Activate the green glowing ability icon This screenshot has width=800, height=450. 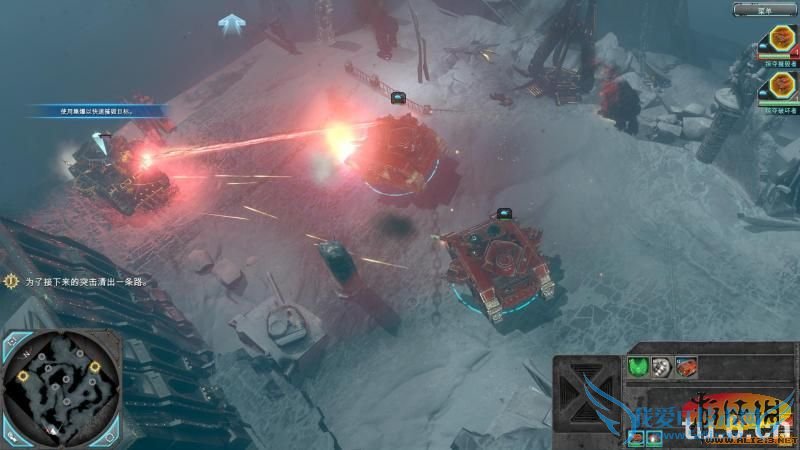638,367
